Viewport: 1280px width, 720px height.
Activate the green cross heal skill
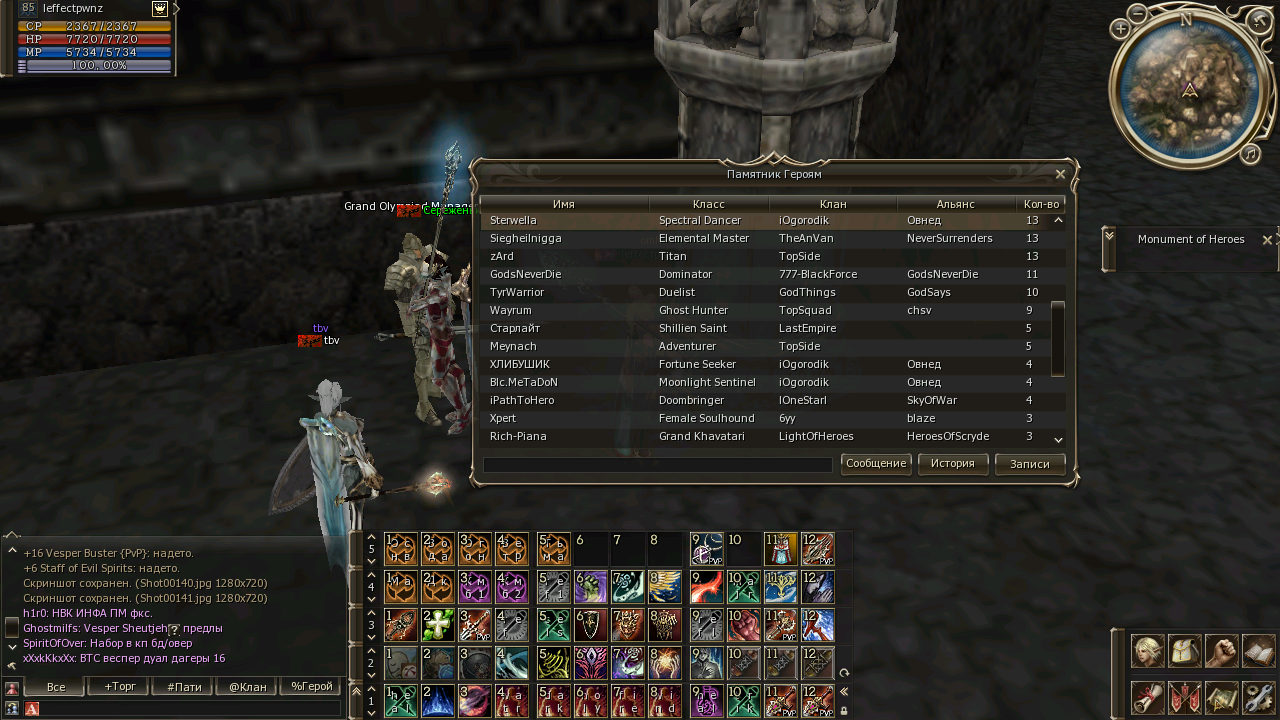click(x=438, y=624)
